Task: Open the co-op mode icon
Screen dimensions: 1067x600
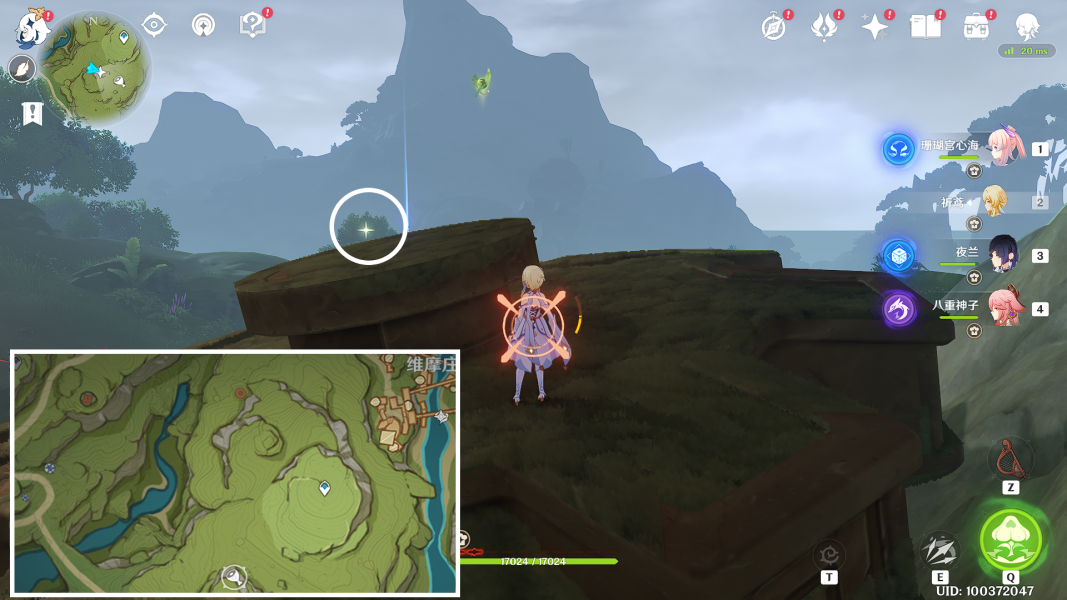Action: (x=203, y=25)
